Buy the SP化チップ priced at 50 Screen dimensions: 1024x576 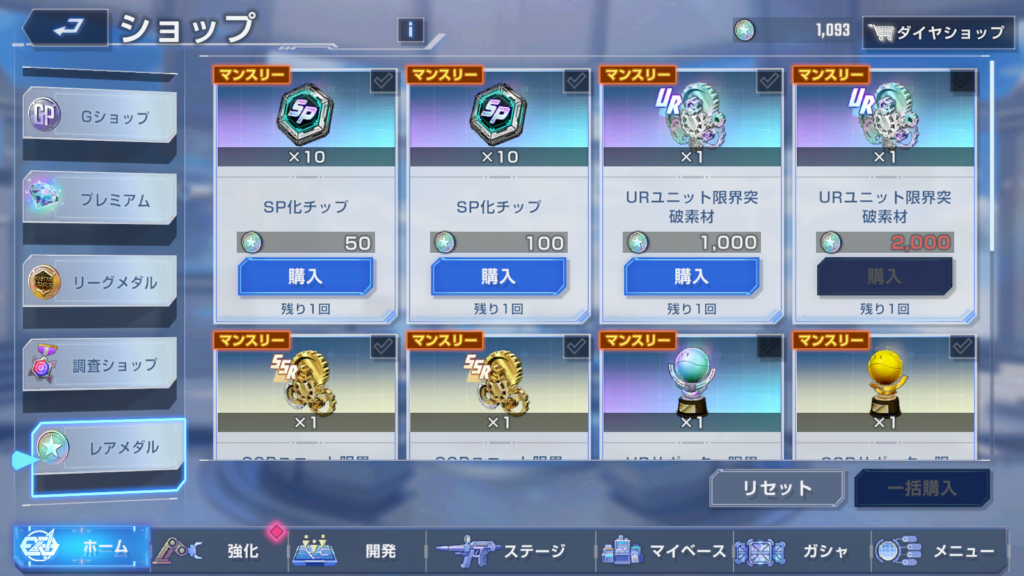click(x=305, y=276)
